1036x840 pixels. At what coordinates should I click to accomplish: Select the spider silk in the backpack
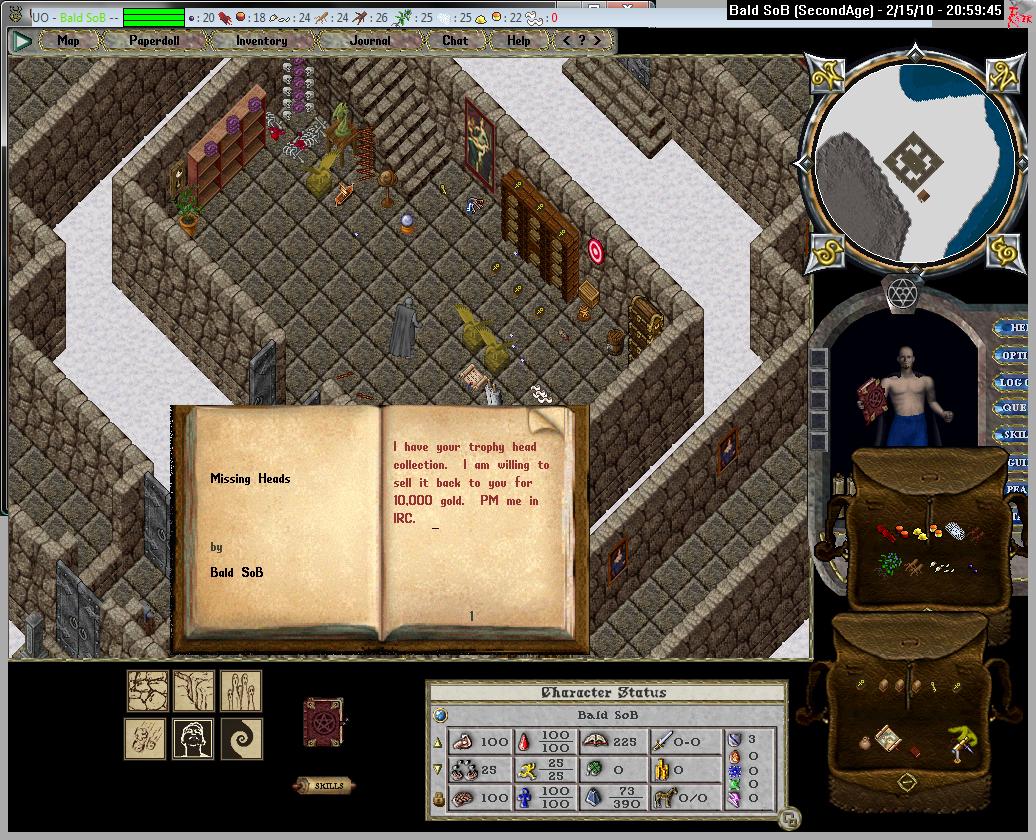(955, 530)
